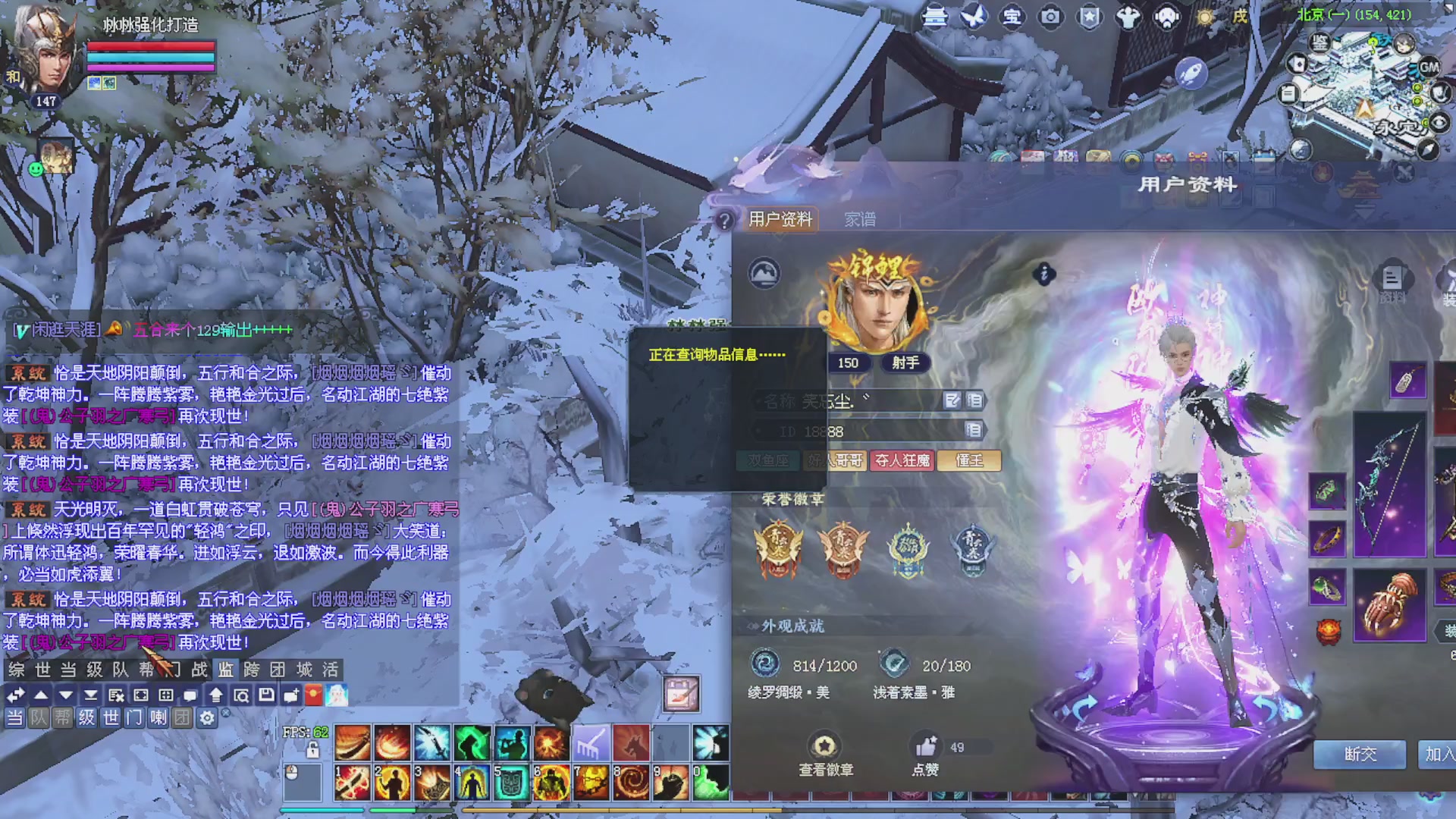Click the player portrait at top left

click(47, 53)
